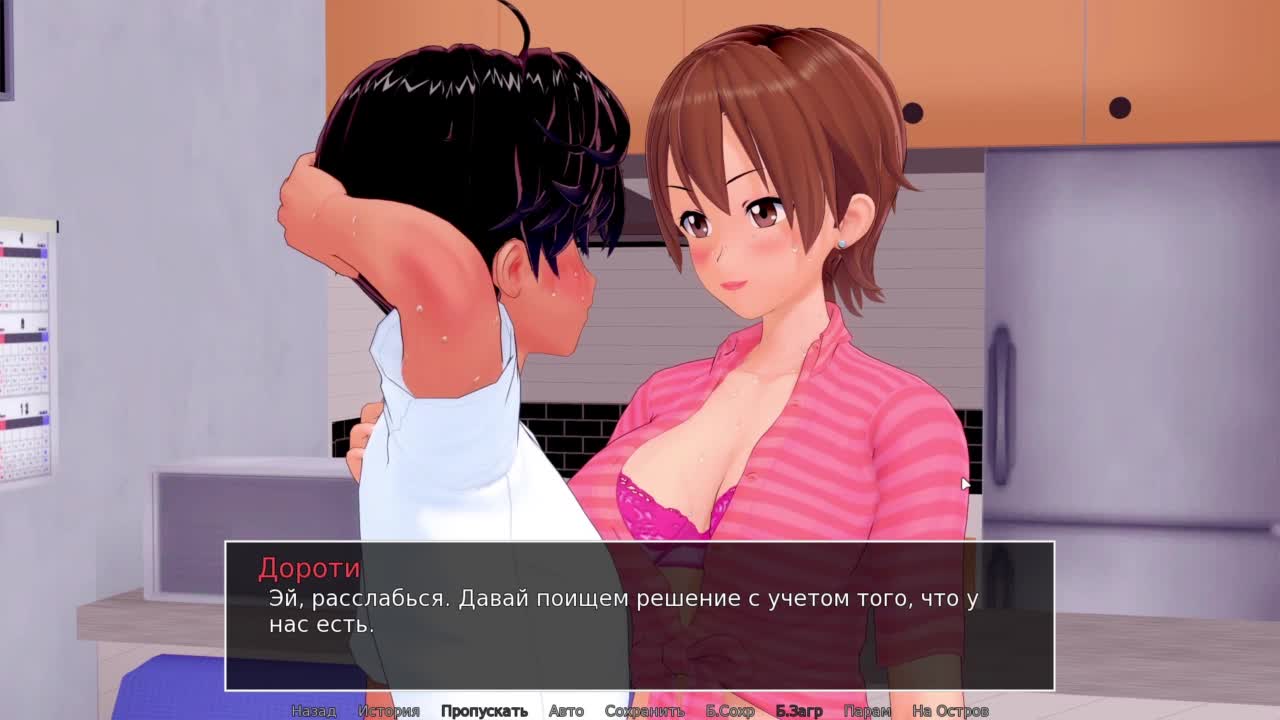
Task: Open the Парам settings menu
Action: click(867, 711)
